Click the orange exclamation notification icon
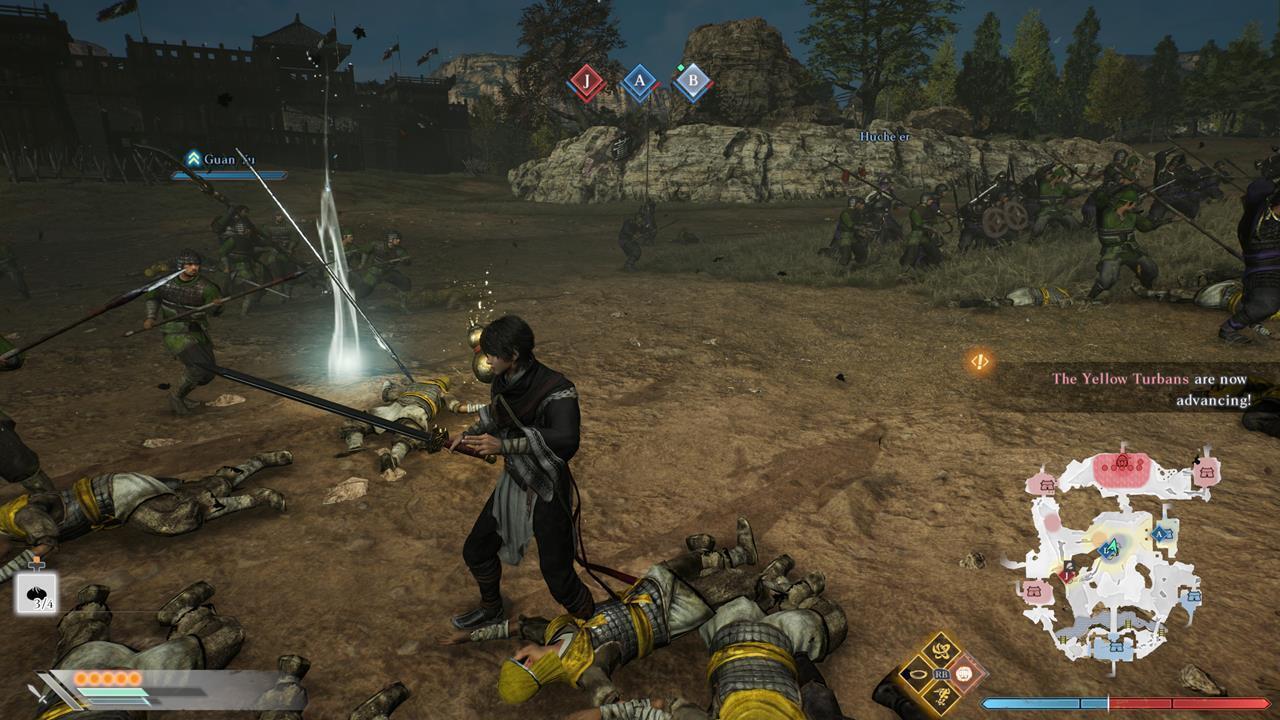Screen dimensions: 1280x720 point(977,363)
